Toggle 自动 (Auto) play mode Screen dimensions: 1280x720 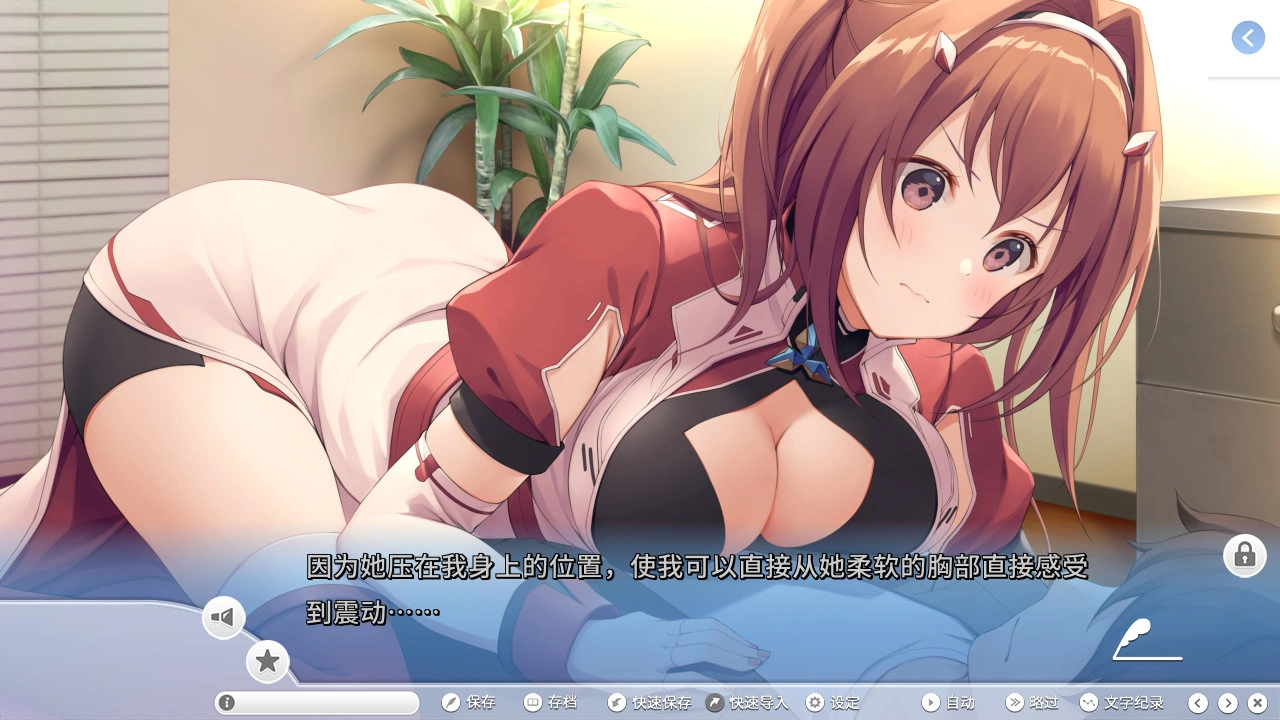click(948, 703)
